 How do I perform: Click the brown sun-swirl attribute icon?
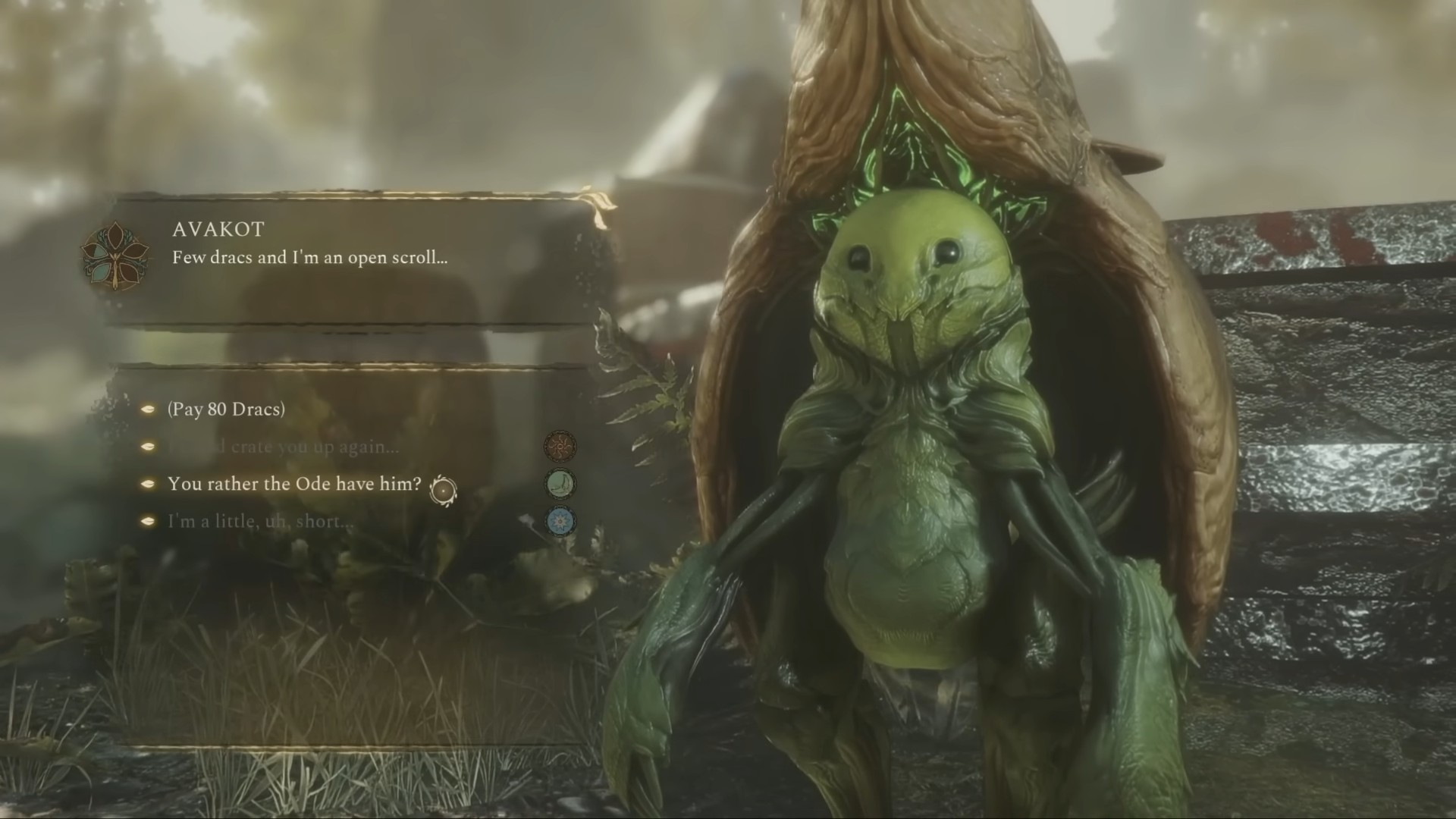point(560,446)
